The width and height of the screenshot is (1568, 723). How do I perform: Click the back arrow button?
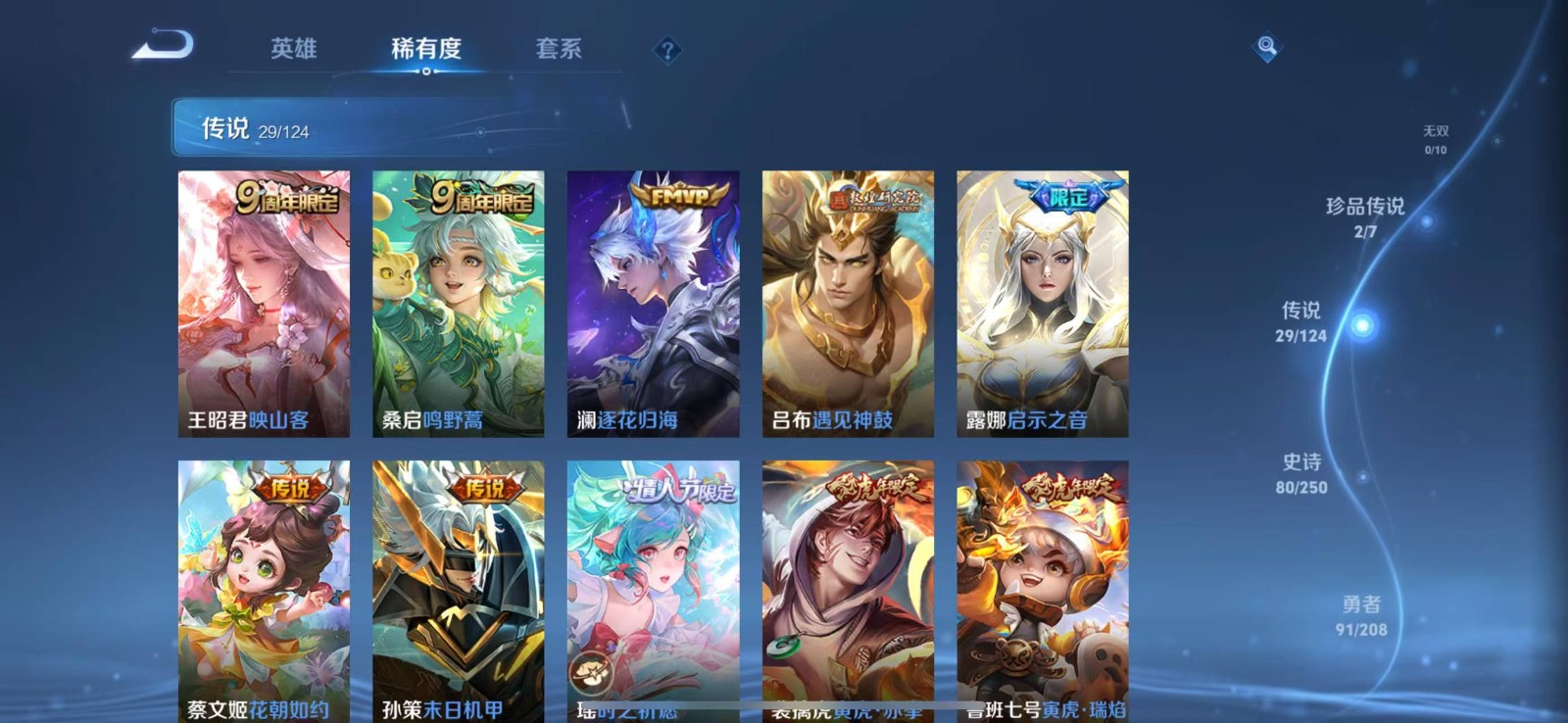(164, 45)
